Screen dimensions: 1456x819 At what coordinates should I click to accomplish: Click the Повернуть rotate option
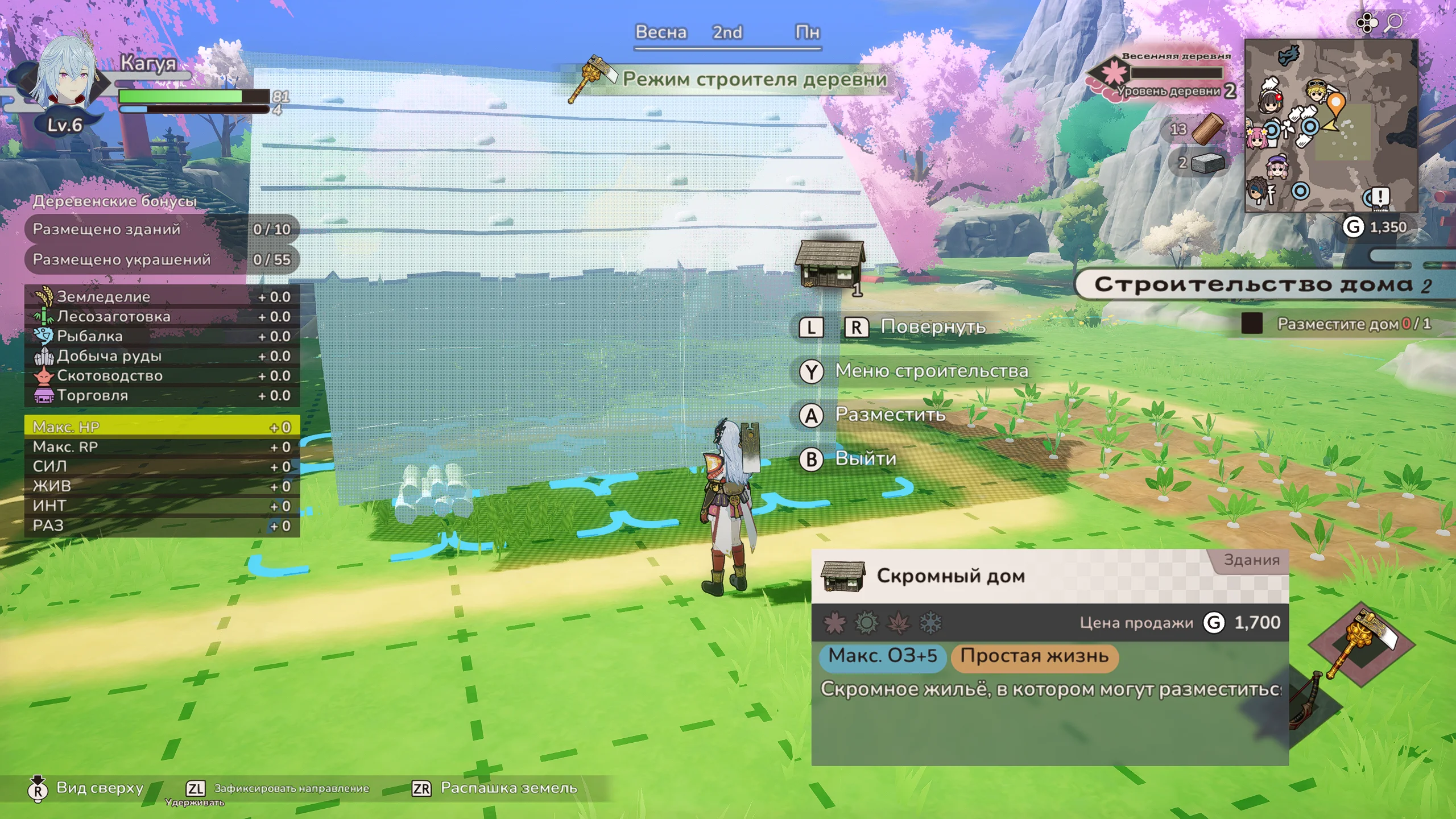coord(932,326)
